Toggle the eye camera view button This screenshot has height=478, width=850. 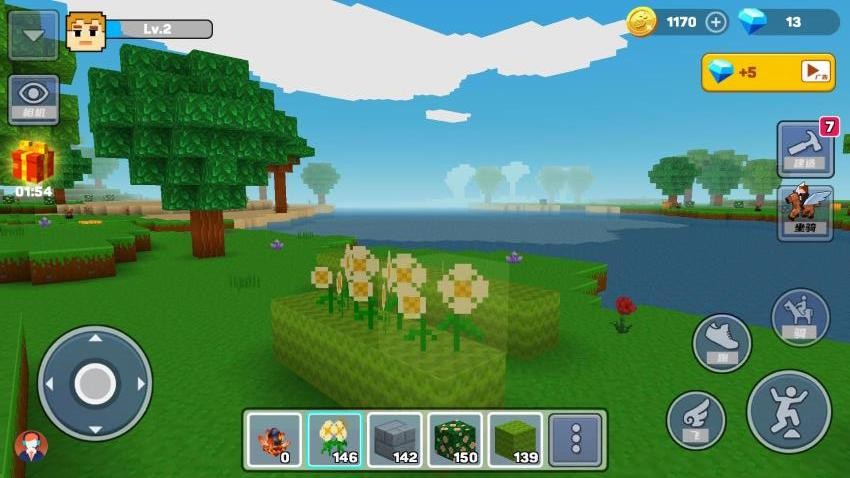[x=33, y=99]
